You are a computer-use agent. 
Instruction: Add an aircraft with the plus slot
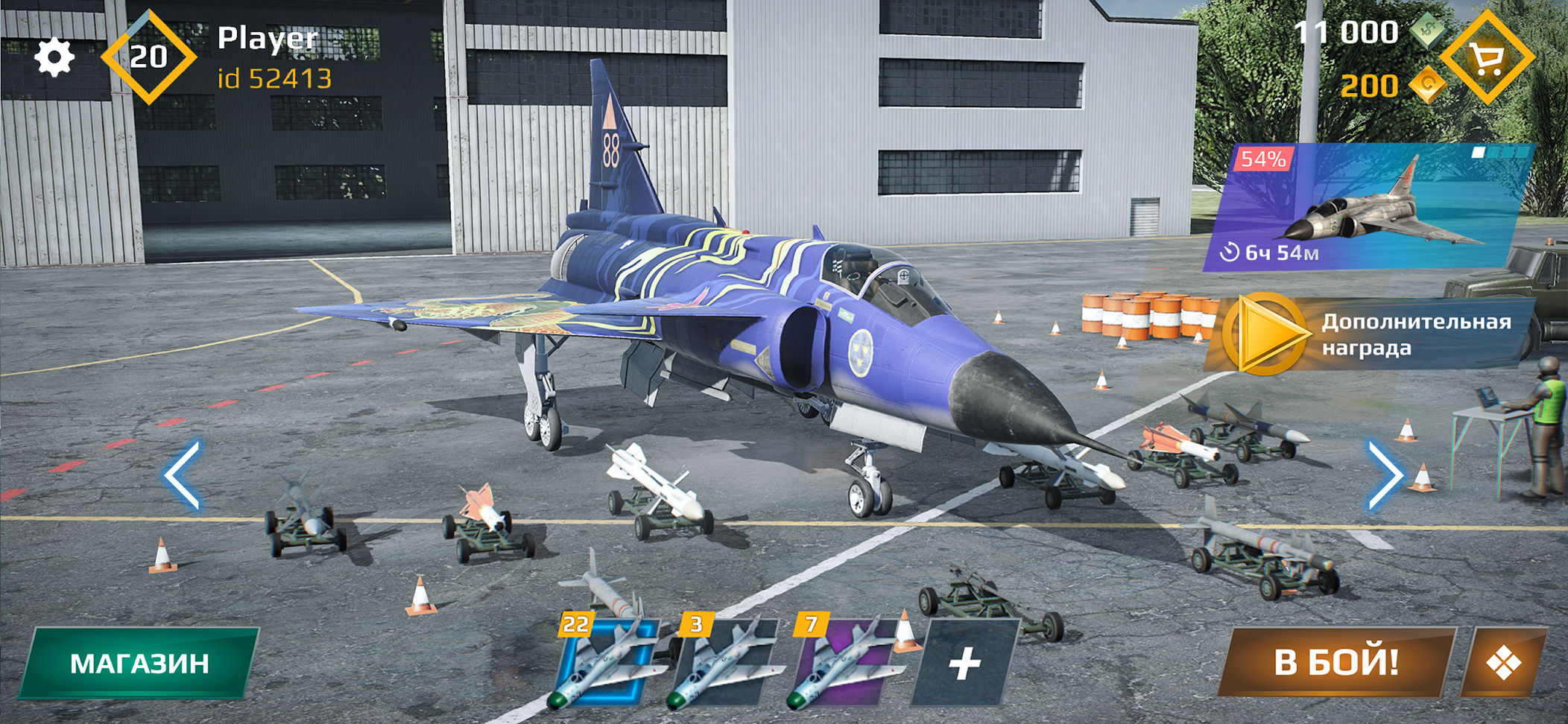[x=964, y=663]
